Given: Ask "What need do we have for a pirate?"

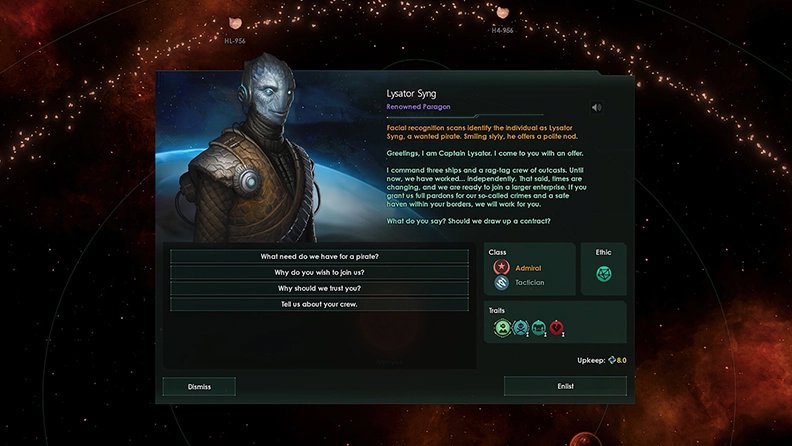Looking at the screenshot, I should tap(319, 257).
